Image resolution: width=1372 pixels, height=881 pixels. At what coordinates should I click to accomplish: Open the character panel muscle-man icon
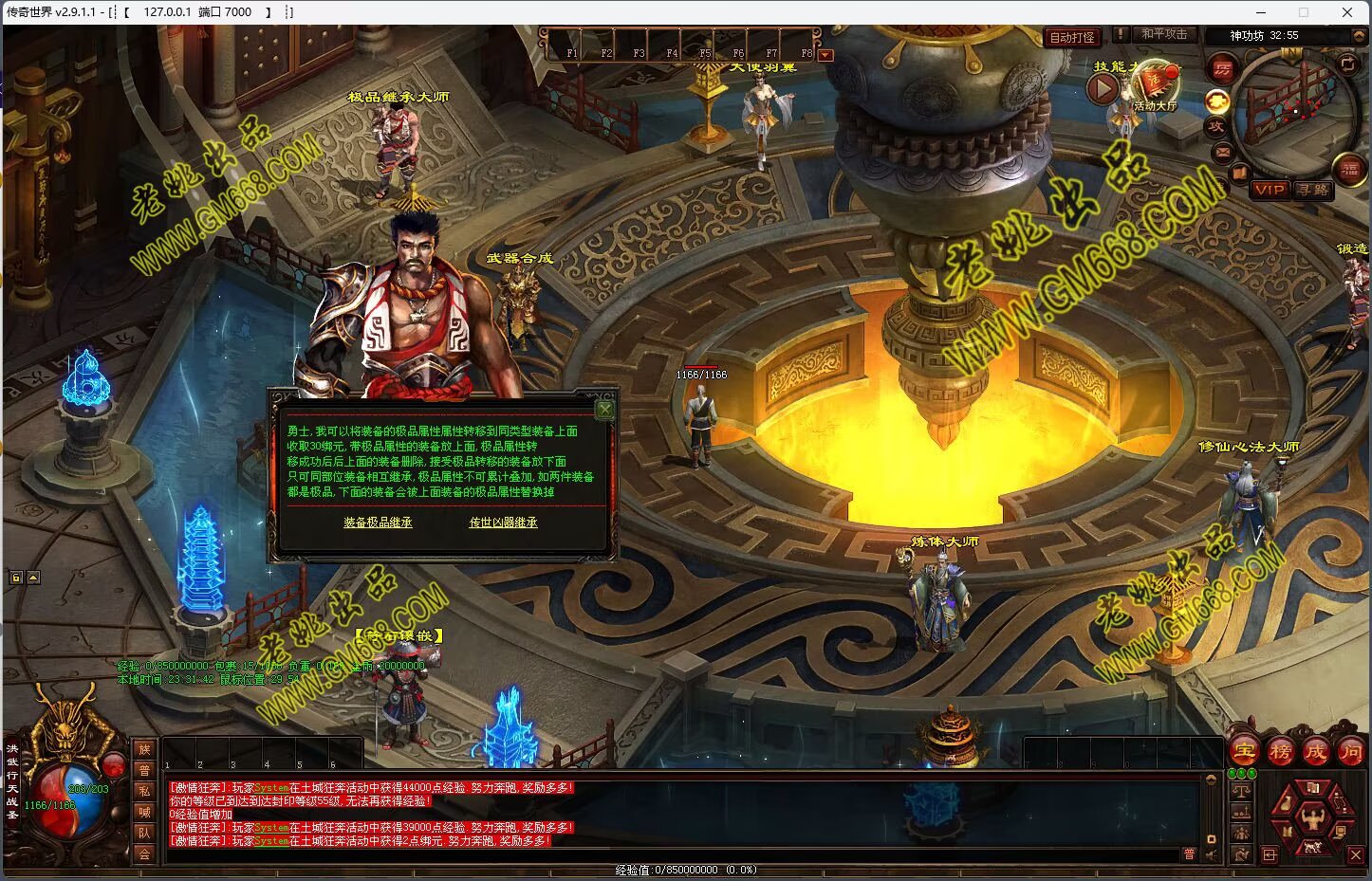coord(1313,817)
